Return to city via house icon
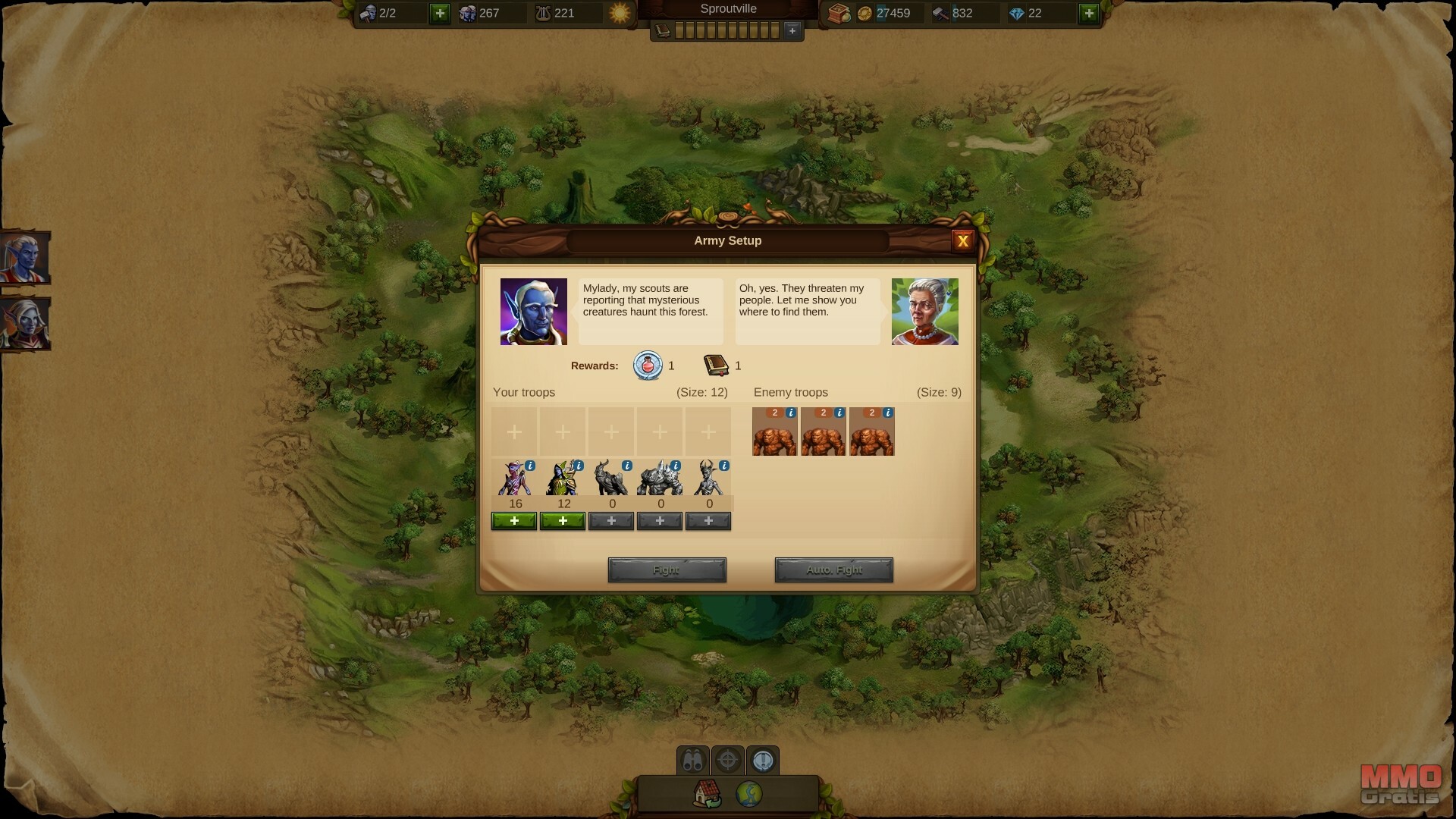 707,794
